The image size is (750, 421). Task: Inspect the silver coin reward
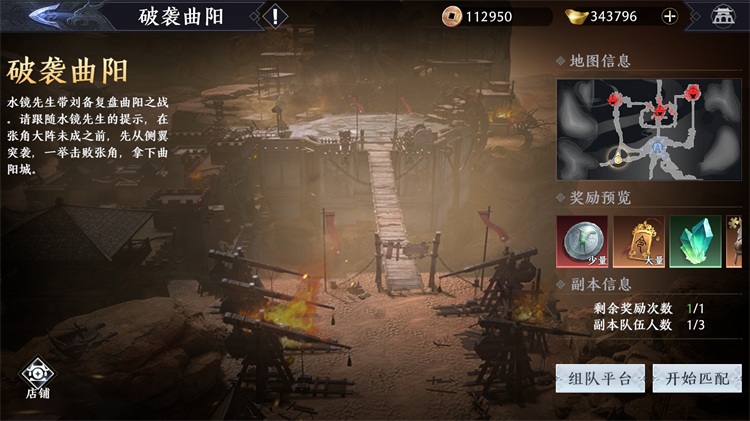(582, 242)
